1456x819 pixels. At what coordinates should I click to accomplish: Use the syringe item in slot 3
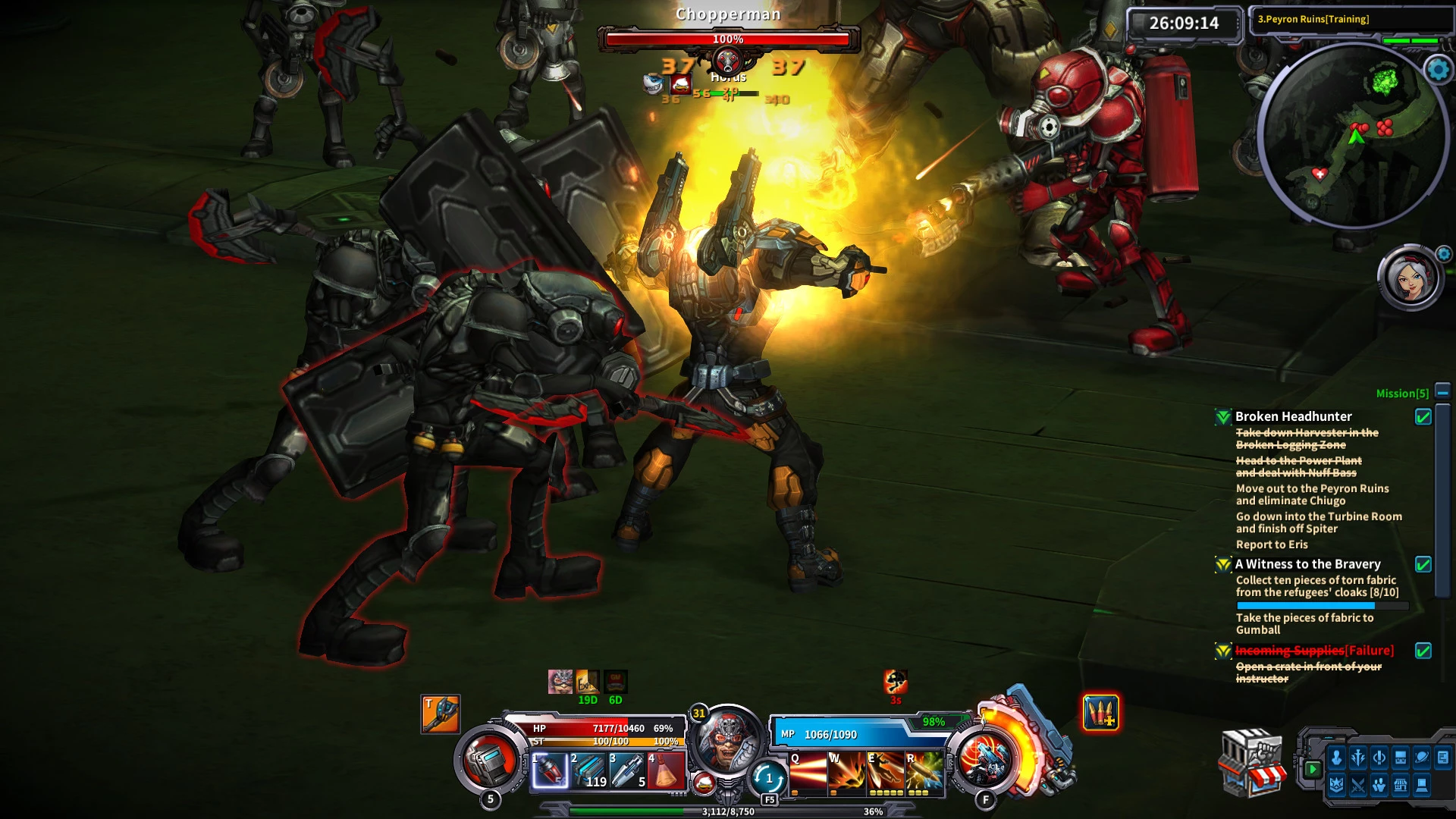click(627, 771)
